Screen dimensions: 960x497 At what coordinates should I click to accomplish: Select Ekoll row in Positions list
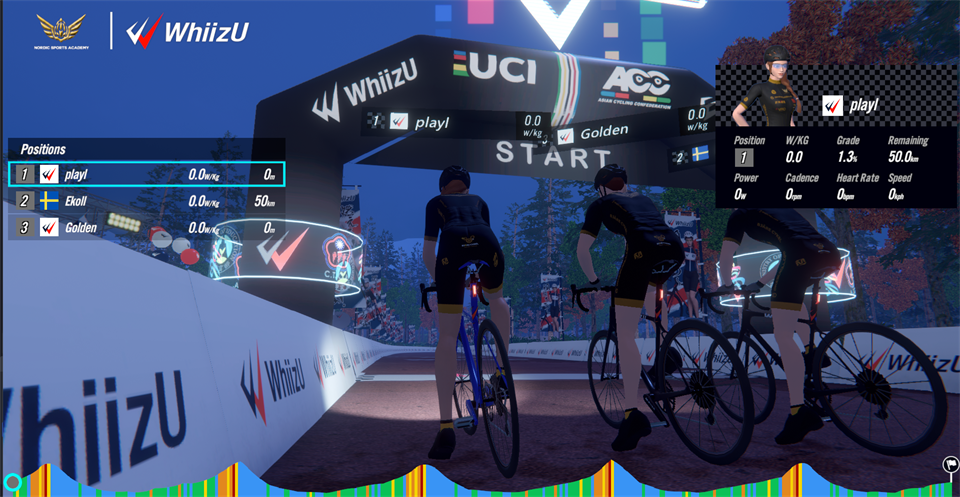point(146,201)
